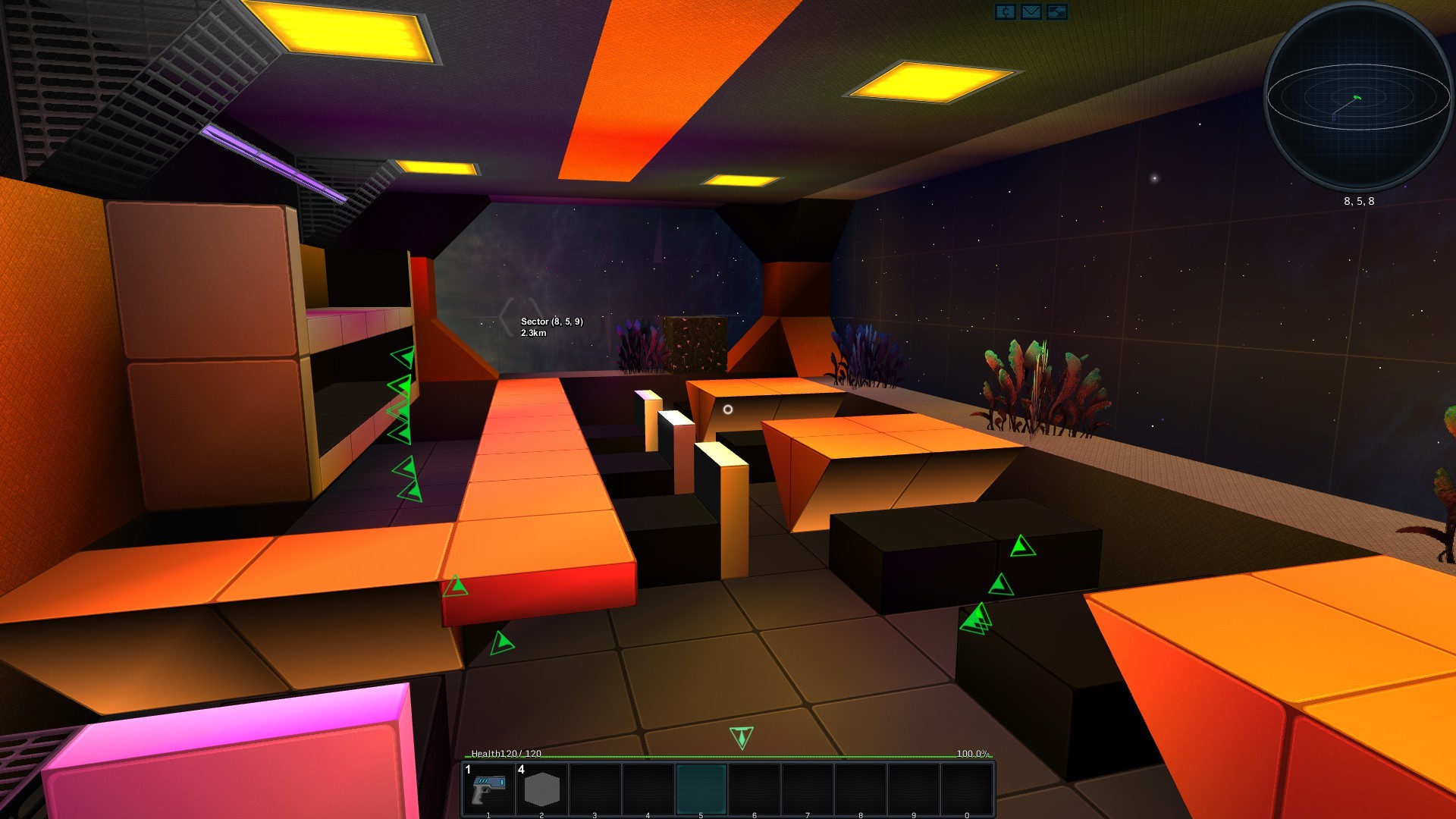Open the trade arrows icon
This screenshot has width=1456, height=819.
tap(1056, 12)
